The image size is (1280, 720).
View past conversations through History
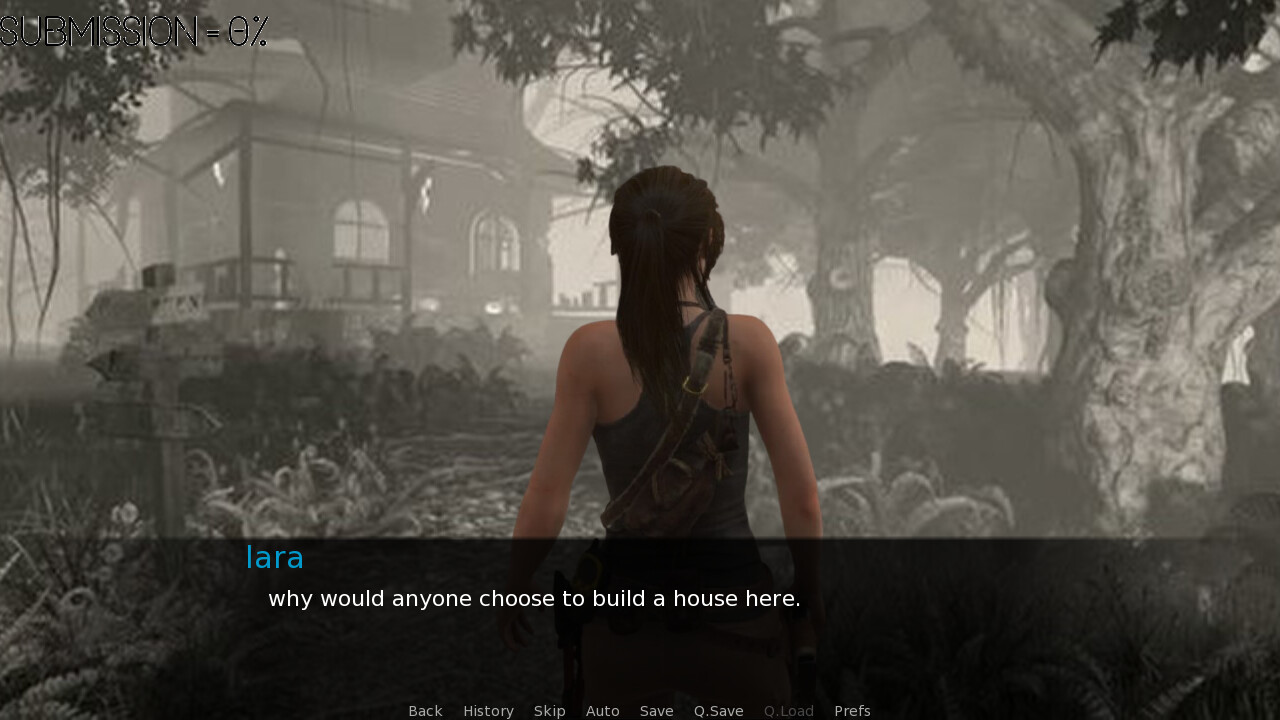point(488,710)
